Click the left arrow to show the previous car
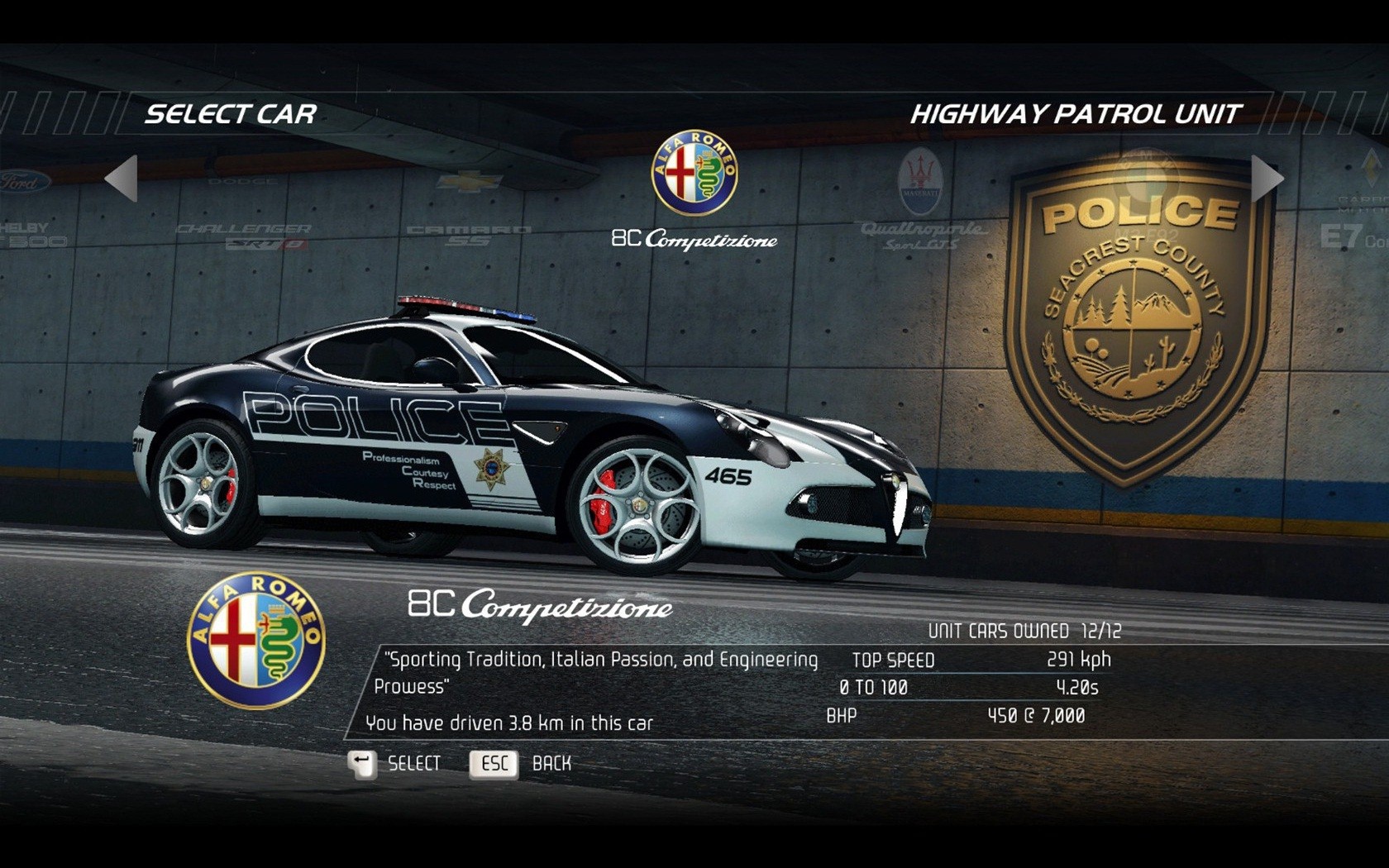Image resolution: width=1389 pixels, height=868 pixels. click(x=122, y=178)
